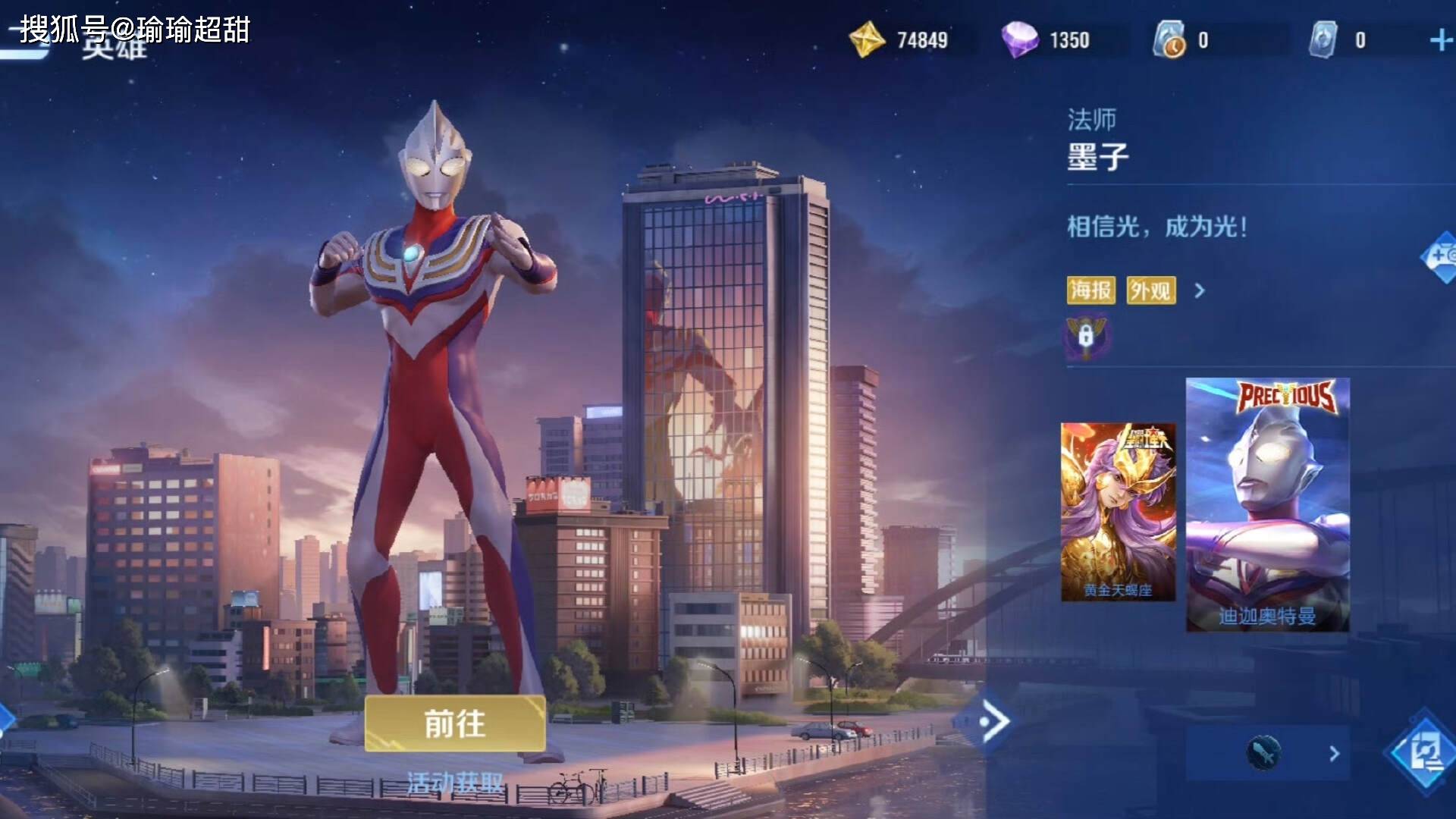Click the 活动获取 link below the button

(x=454, y=783)
